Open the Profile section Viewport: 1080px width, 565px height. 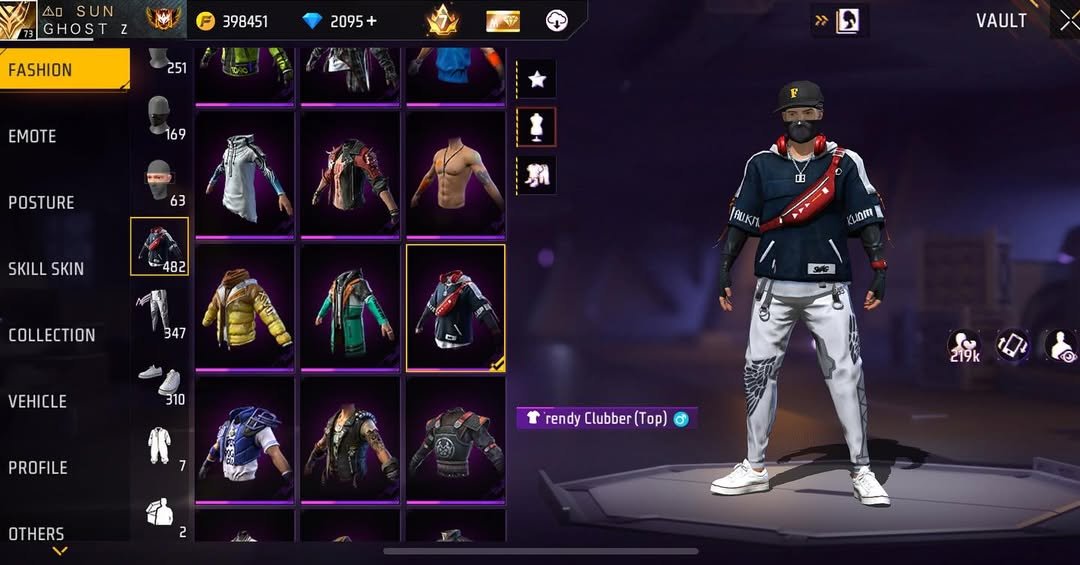[x=38, y=467]
